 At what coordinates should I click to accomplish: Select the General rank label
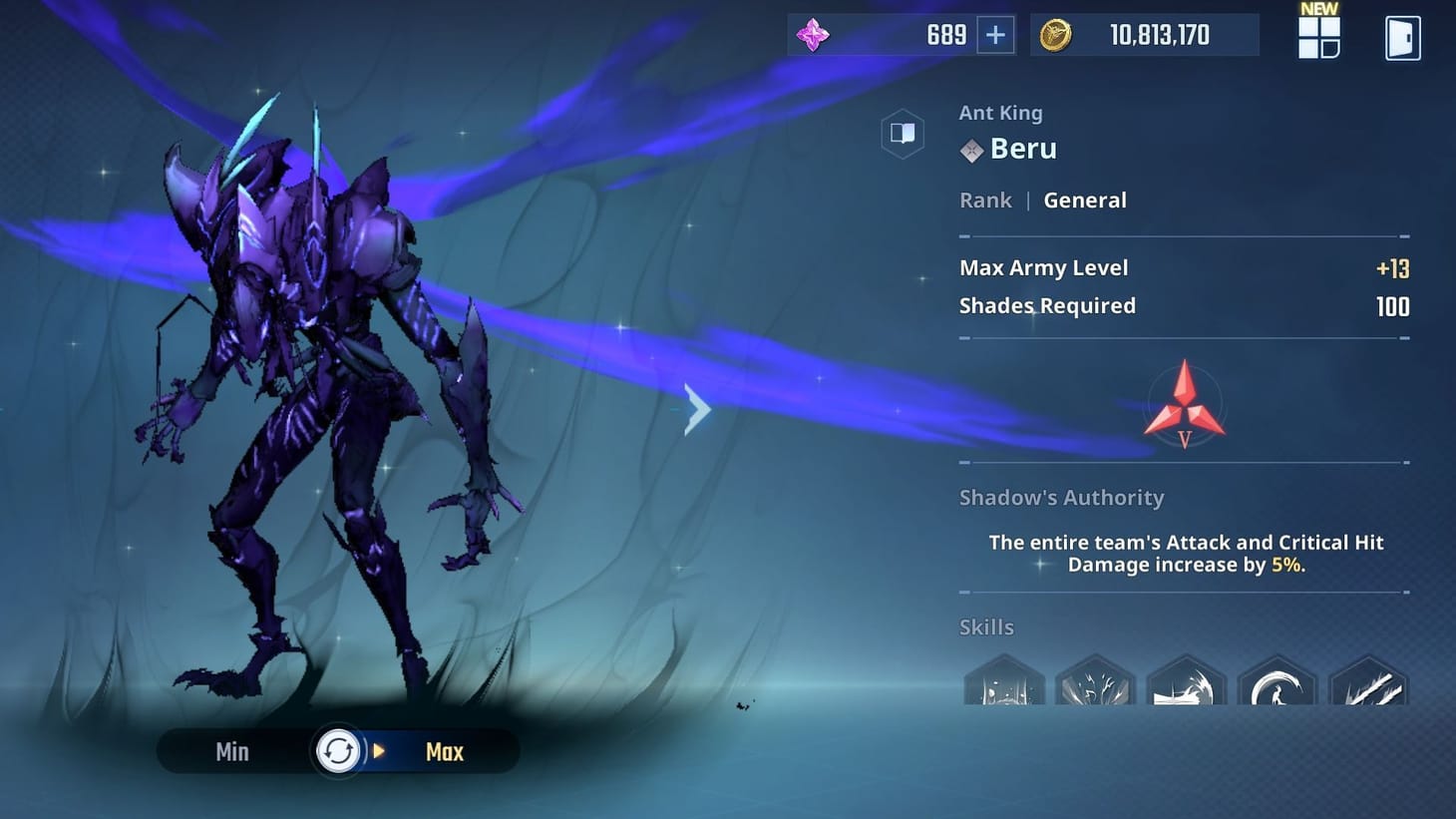pos(1085,200)
